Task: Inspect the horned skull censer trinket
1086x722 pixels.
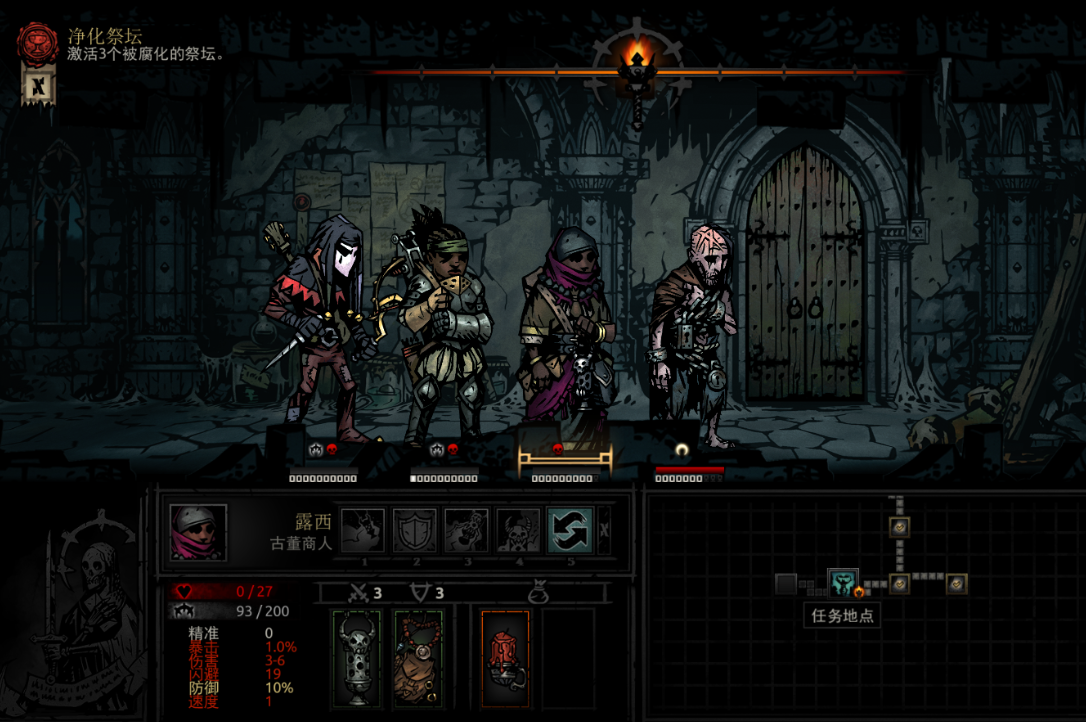Action: tap(357, 657)
